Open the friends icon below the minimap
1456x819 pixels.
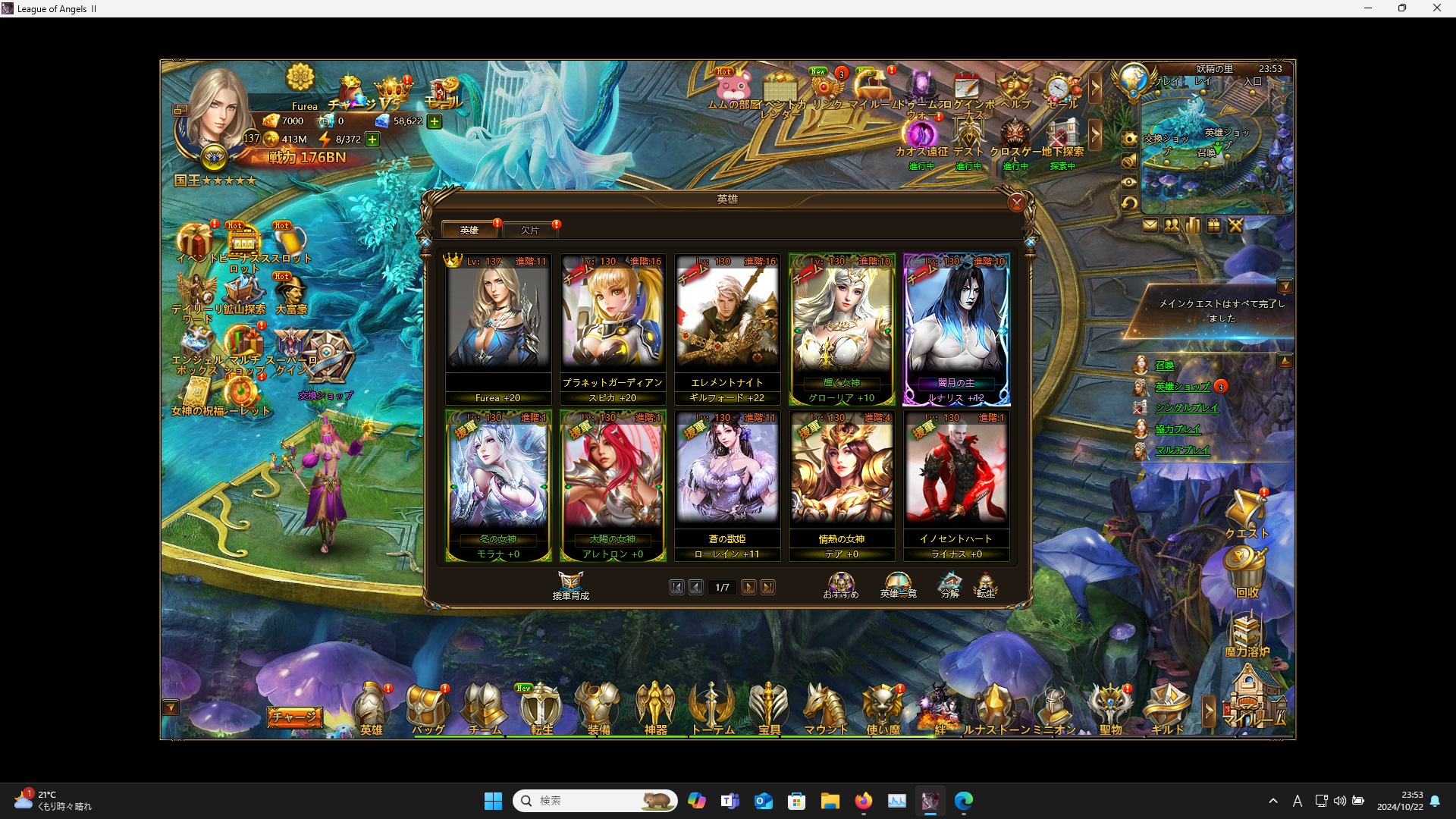click(x=1171, y=225)
